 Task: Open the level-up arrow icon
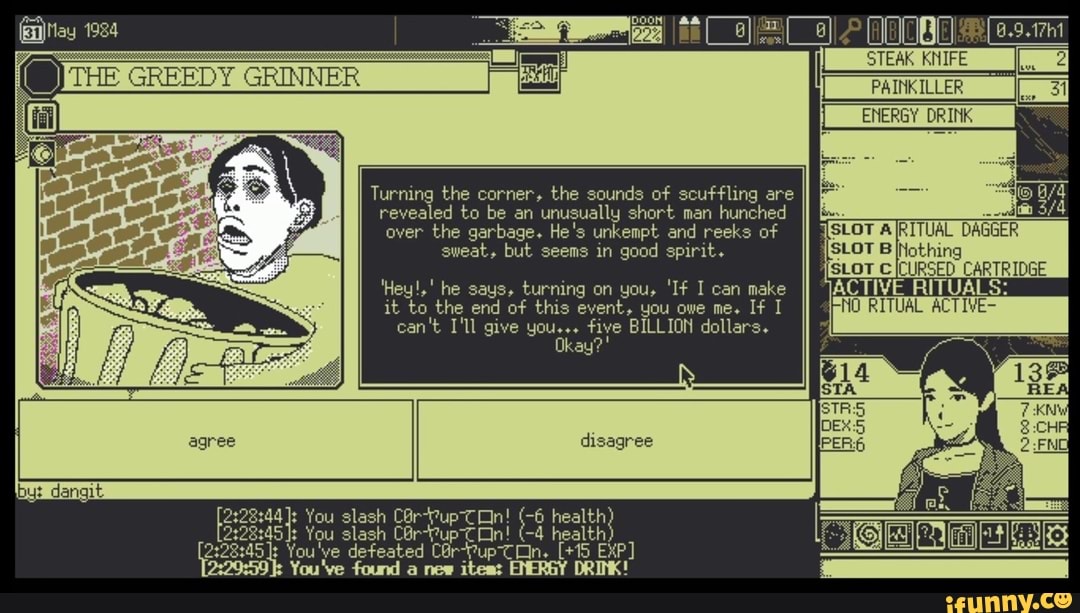(x=992, y=535)
